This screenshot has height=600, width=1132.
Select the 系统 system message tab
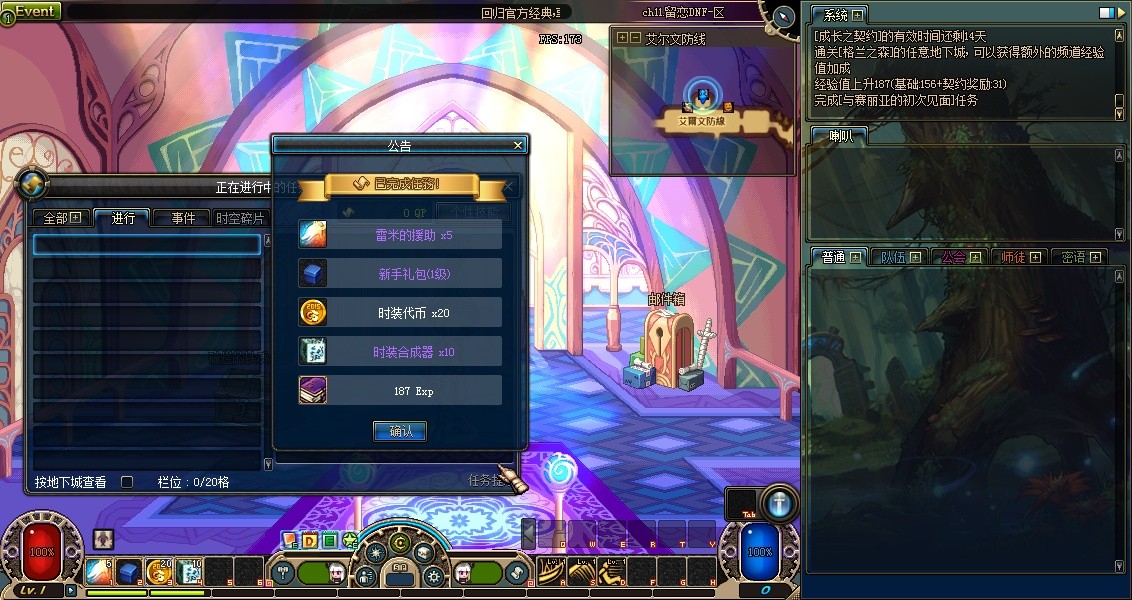point(839,15)
